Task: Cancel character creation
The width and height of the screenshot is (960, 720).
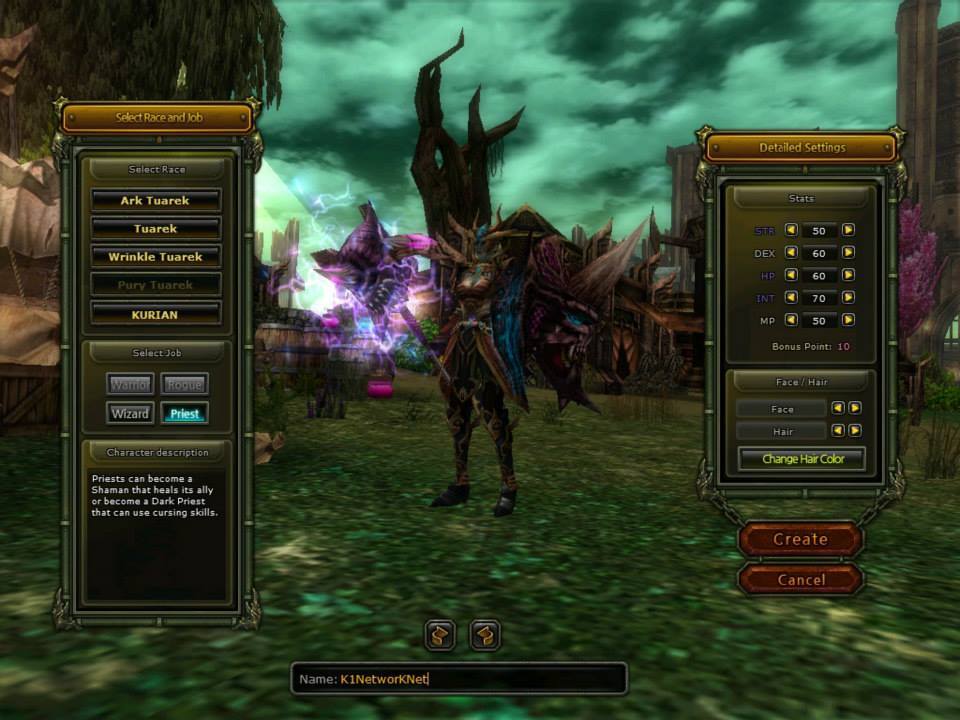Action: point(800,579)
